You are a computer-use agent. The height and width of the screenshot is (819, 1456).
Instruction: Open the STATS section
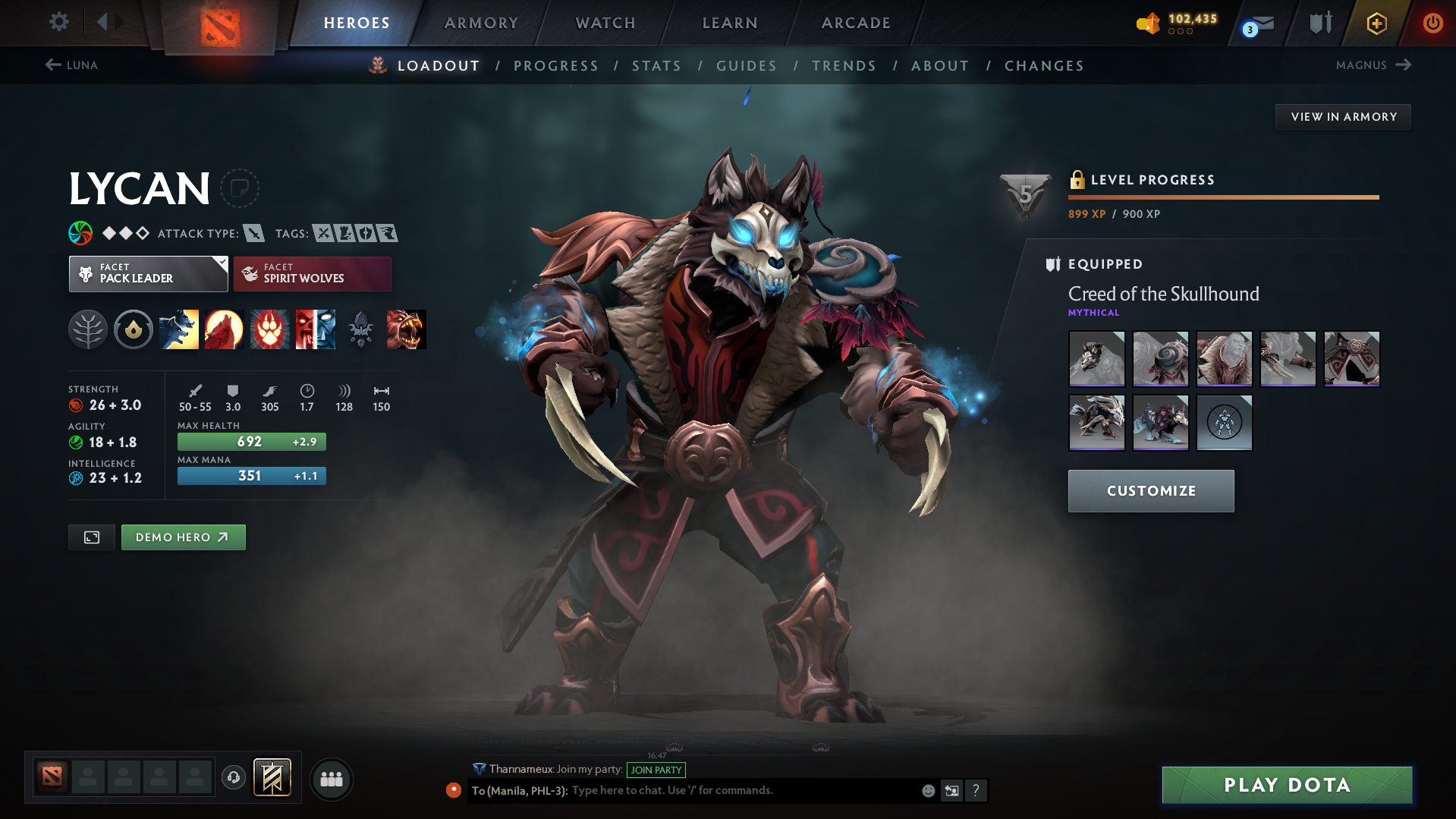(656, 66)
